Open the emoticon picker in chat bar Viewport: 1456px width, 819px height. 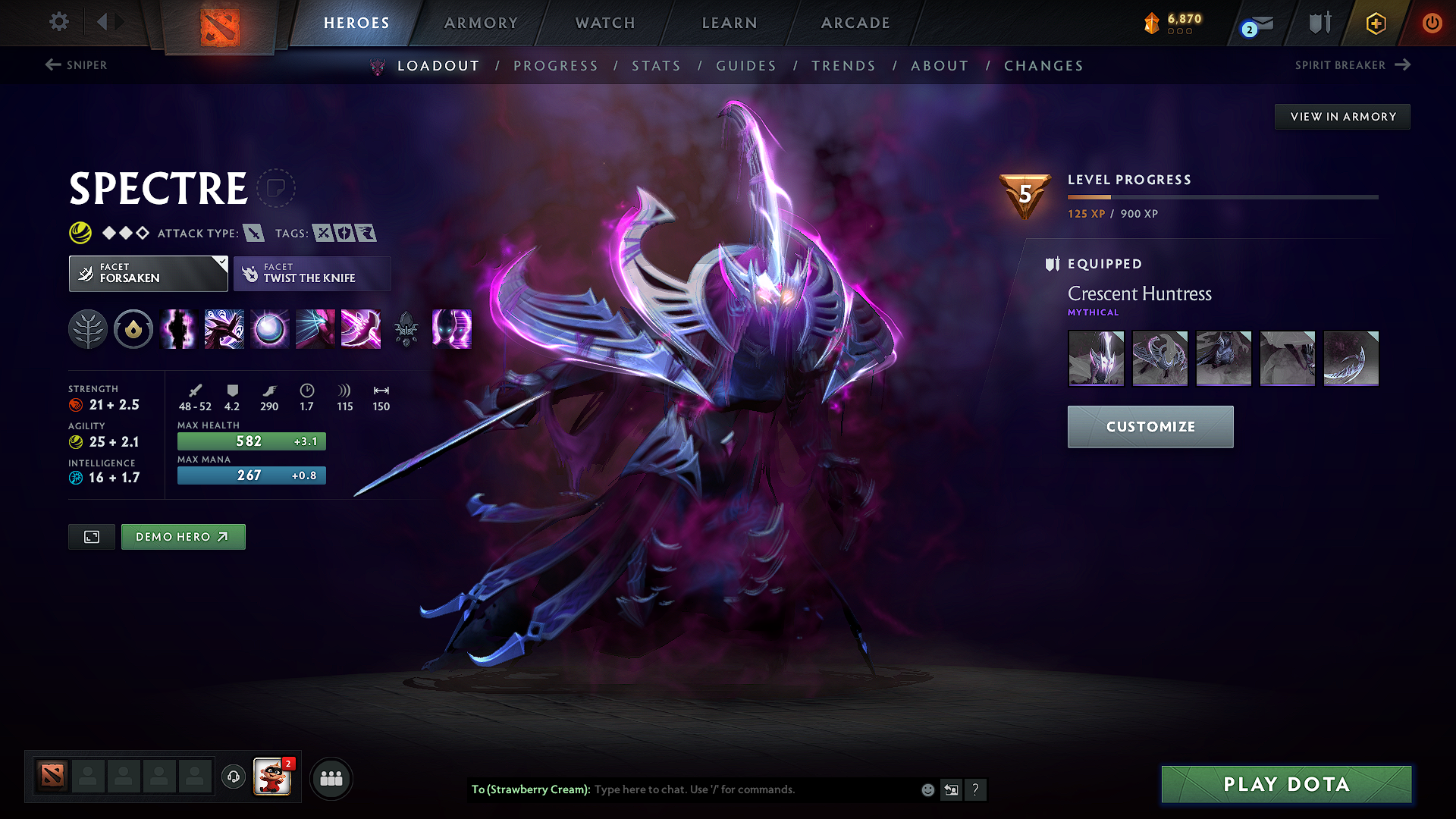(x=927, y=789)
